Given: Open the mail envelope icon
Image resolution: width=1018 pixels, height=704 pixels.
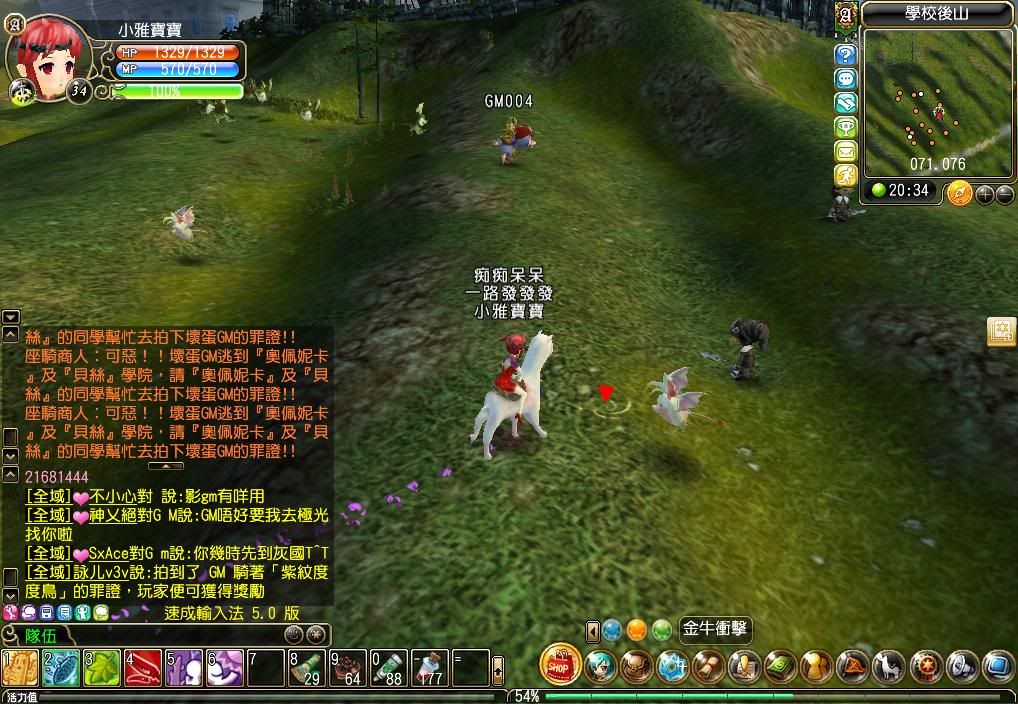Looking at the screenshot, I should tap(846, 151).
